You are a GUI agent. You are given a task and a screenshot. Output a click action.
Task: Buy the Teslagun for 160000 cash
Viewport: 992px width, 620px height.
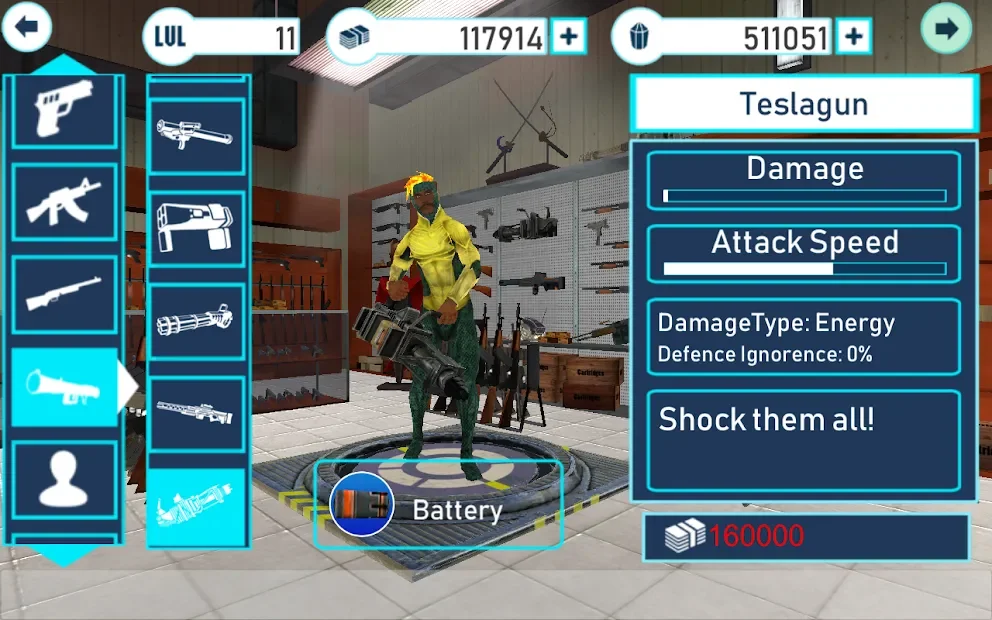point(806,537)
